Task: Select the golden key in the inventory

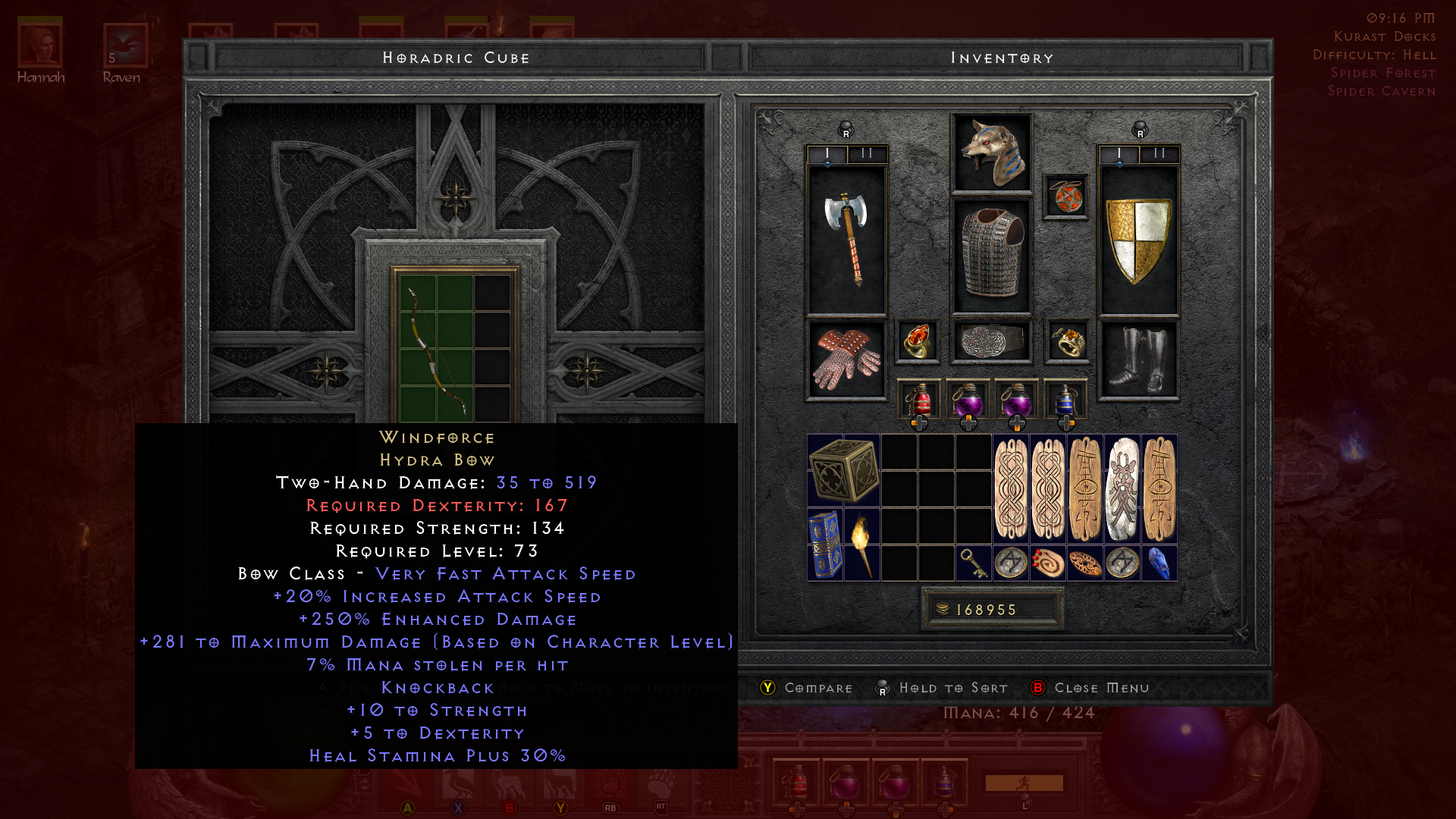Action: [x=973, y=564]
